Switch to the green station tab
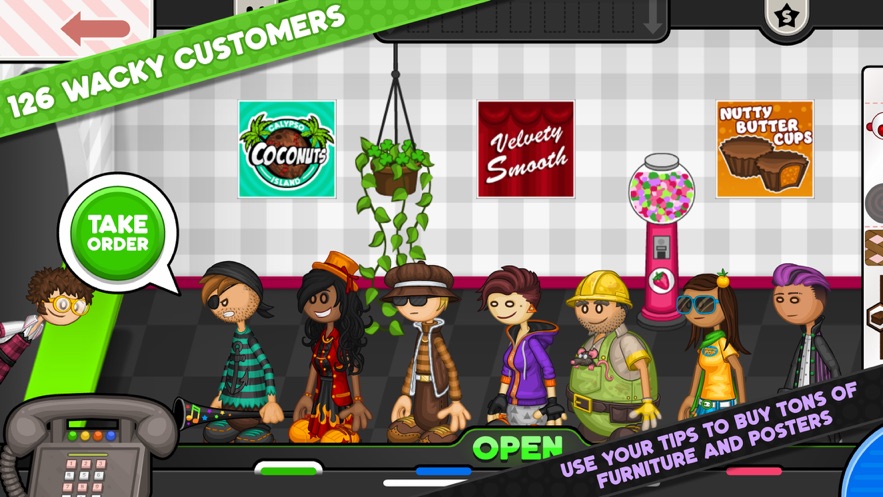The height and width of the screenshot is (497, 883). click(x=288, y=468)
